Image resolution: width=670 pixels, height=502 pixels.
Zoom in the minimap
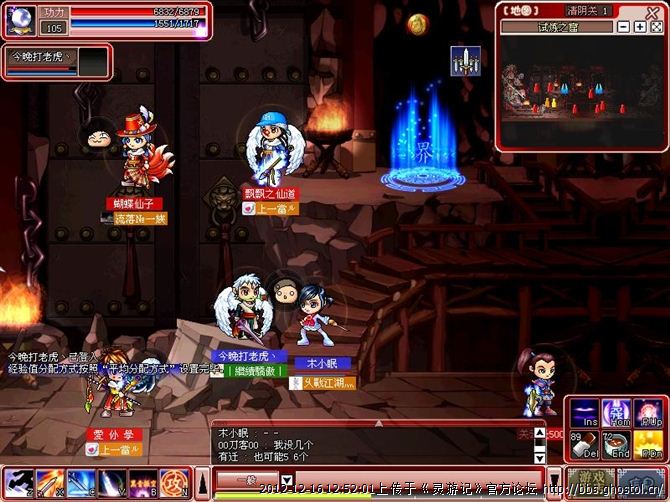pos(639,26)
